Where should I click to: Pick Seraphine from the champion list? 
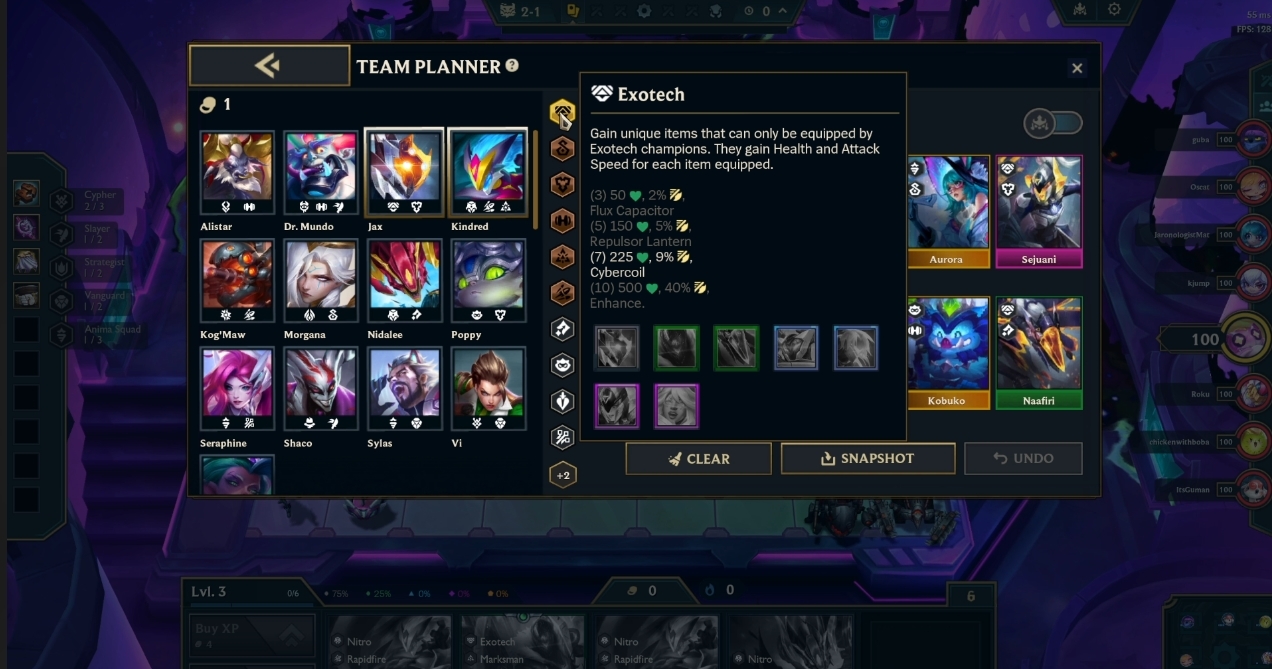pyautogui.click(x=237, y=390)
